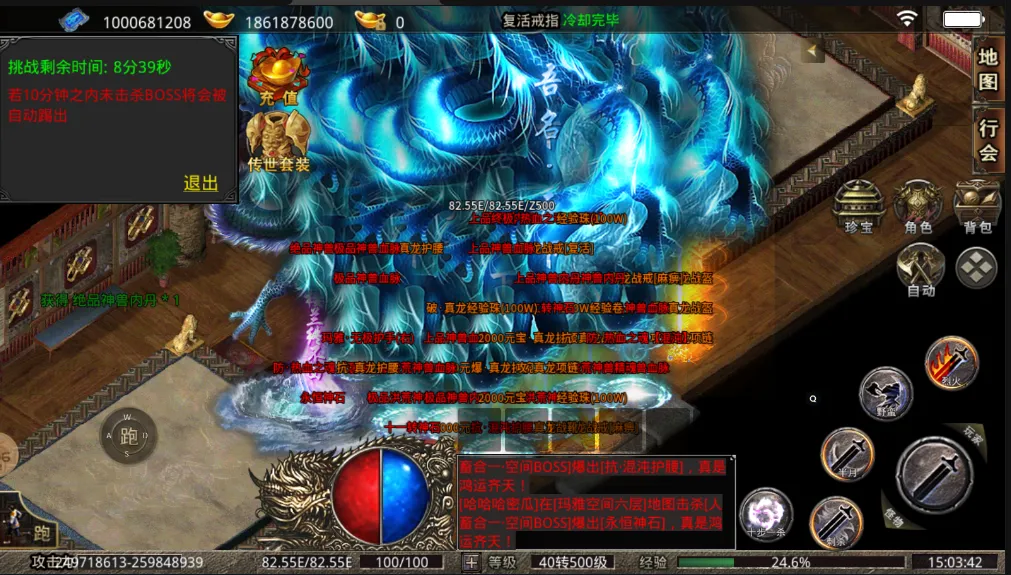
Task: Trigger the 刺杀 thrust skill
Action: tap(835, 521)
